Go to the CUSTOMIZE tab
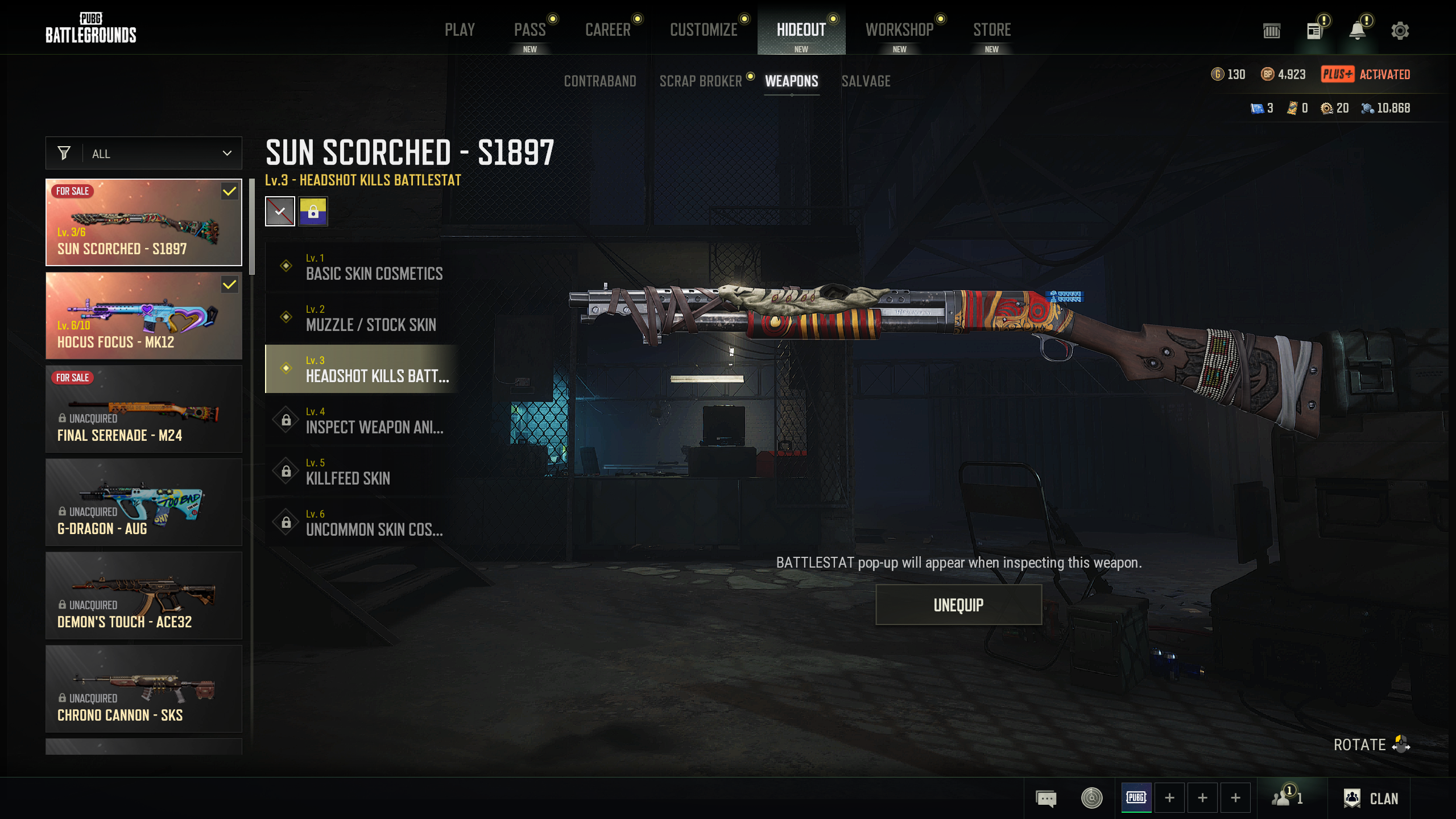This screenshot has height=819, width=1456. pyautogui.click(x=704, y=30)
